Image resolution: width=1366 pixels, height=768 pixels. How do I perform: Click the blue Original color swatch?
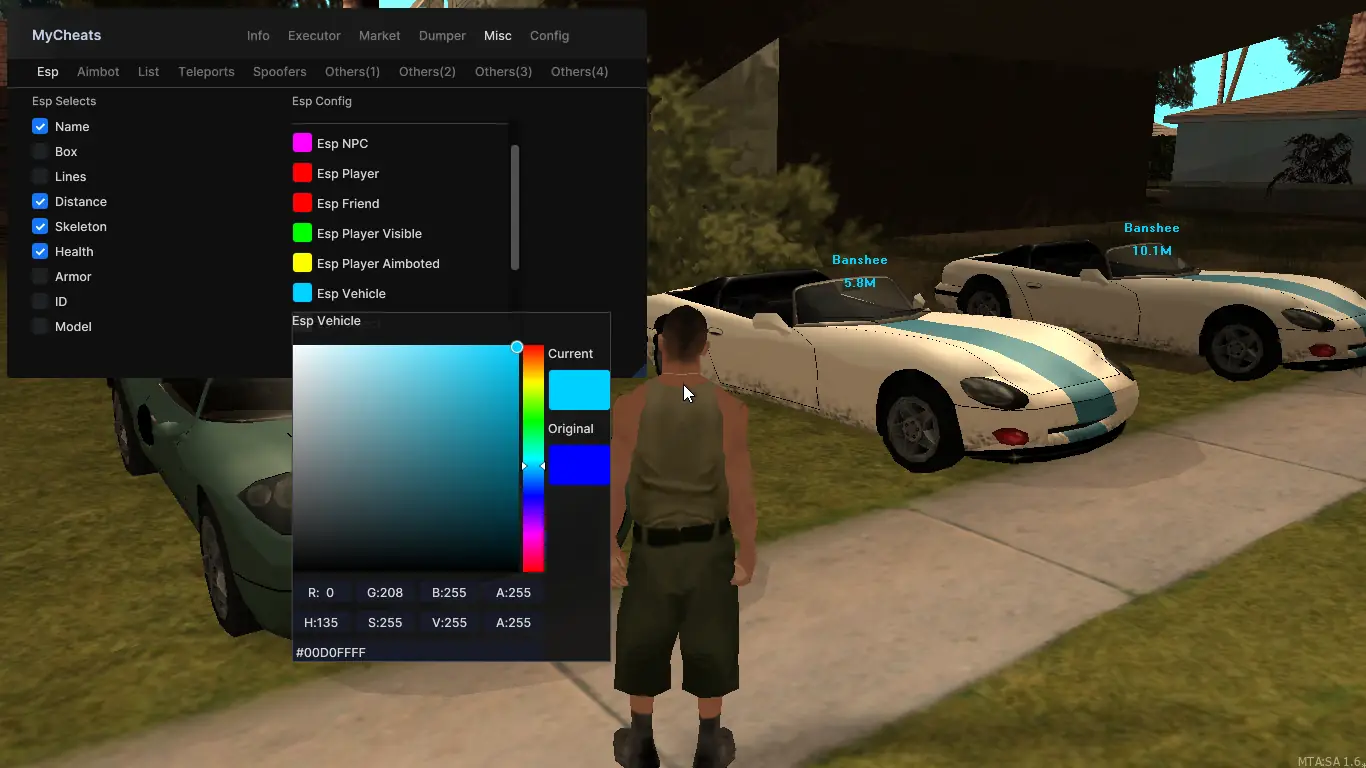click(x=578, y=465)
